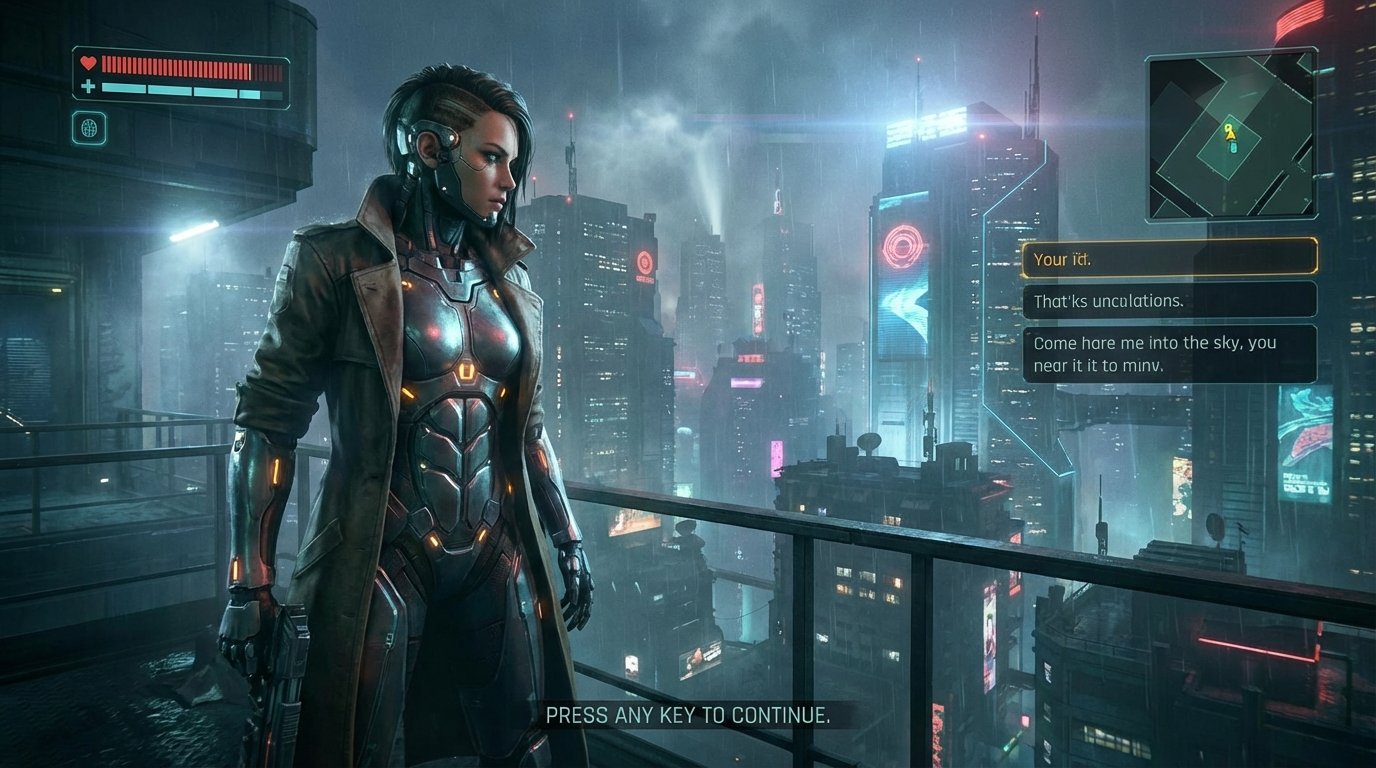The width and height of the screenshot is (1376, 768).
Task: Click the heart icon to open health details
Action: point(88,63)
